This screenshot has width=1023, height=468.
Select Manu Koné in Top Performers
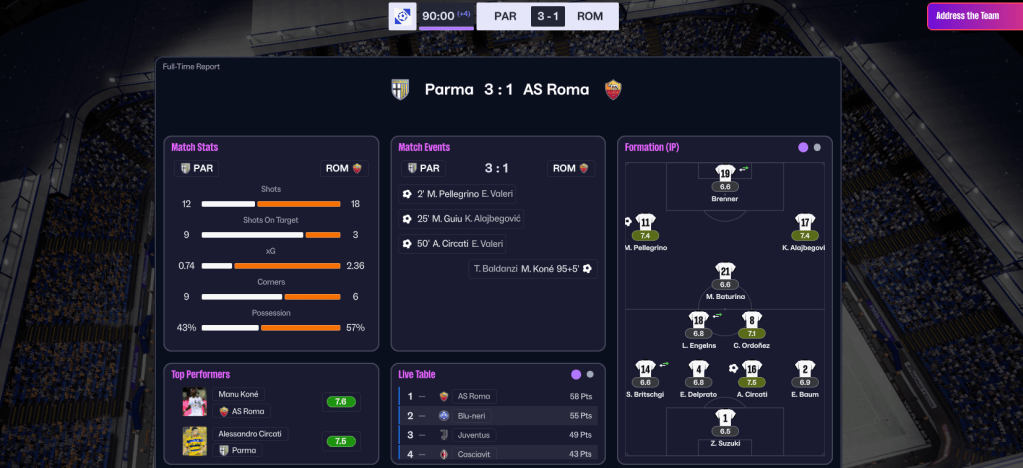point(241,394)
